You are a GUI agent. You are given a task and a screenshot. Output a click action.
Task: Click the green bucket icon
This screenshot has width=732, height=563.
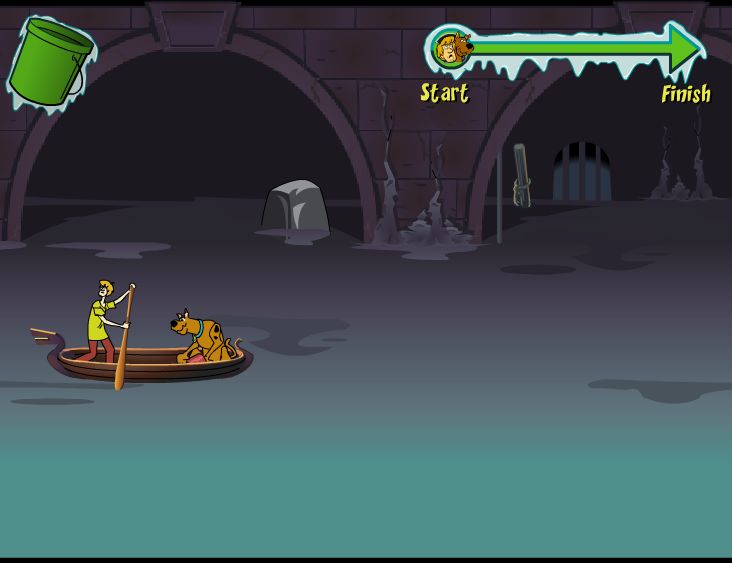(x=49, y=62)
